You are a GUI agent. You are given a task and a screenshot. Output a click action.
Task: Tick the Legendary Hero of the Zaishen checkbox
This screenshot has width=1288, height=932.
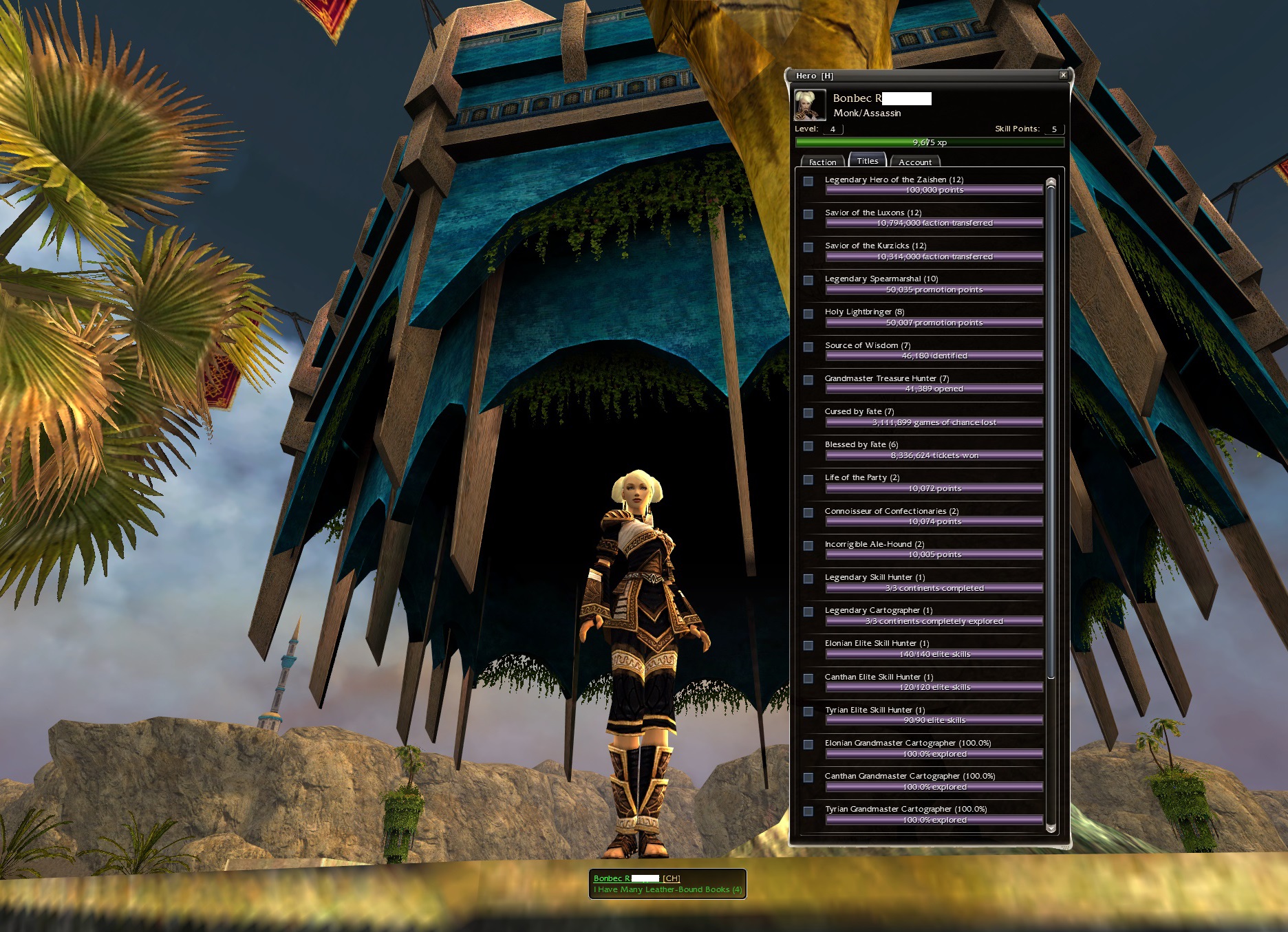pyautogui.click(x=808, y=181)
